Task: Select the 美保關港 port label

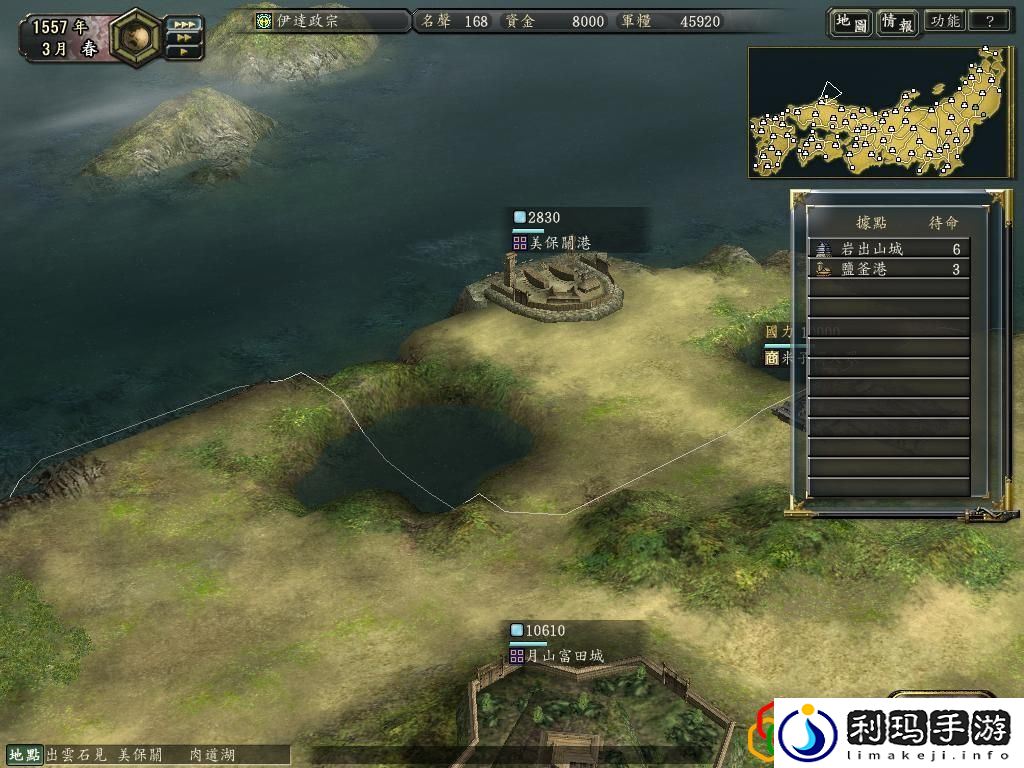Action: pyautogui.click(x=559, y=243)
